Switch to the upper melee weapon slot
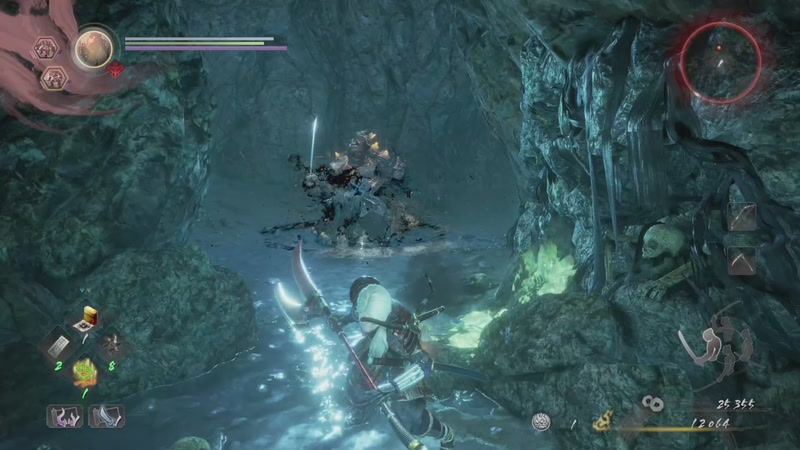The width and height of the screenshot is (800, 450). pos(742,217)
